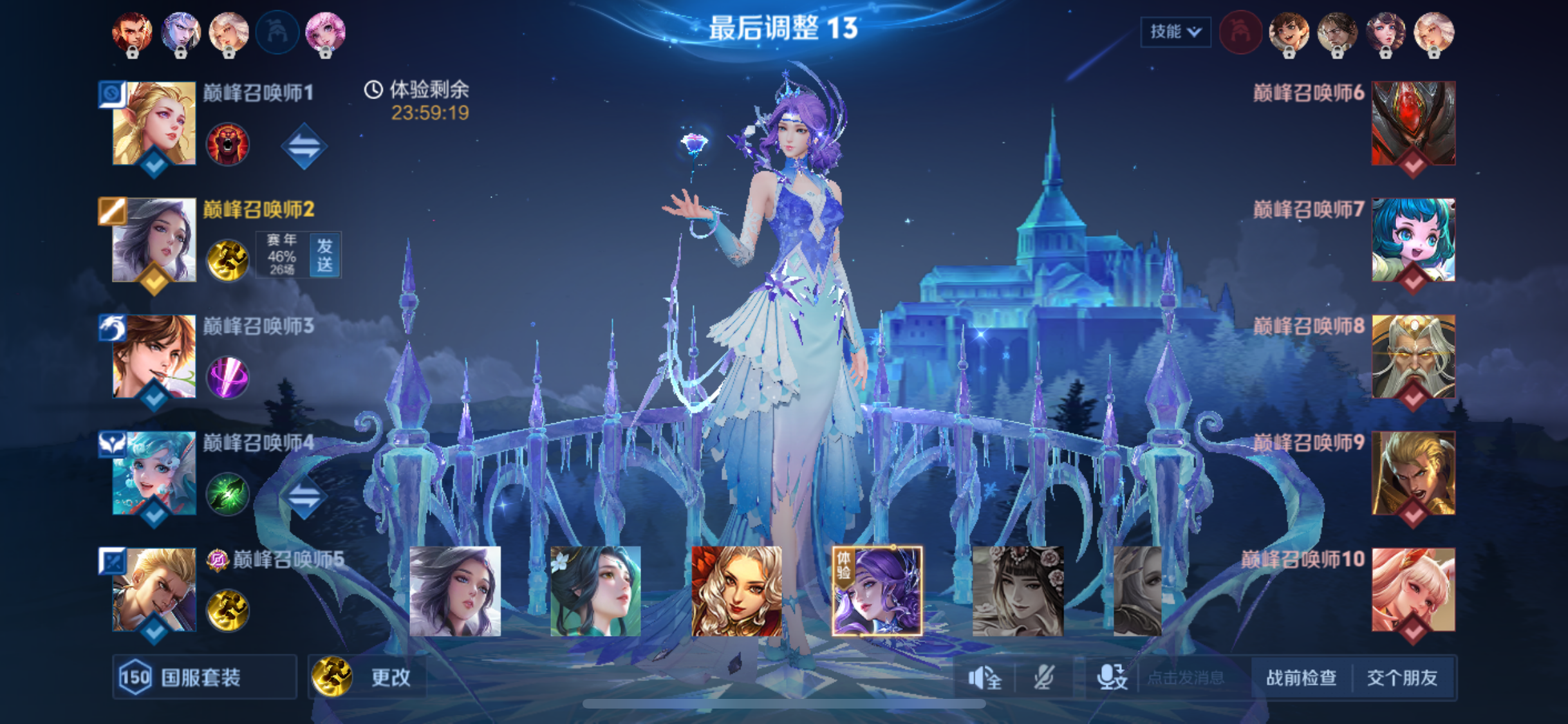Toggle the speaker audio button
The image size is (1568, 724).
pyautogui.click(x=984, y=677)
